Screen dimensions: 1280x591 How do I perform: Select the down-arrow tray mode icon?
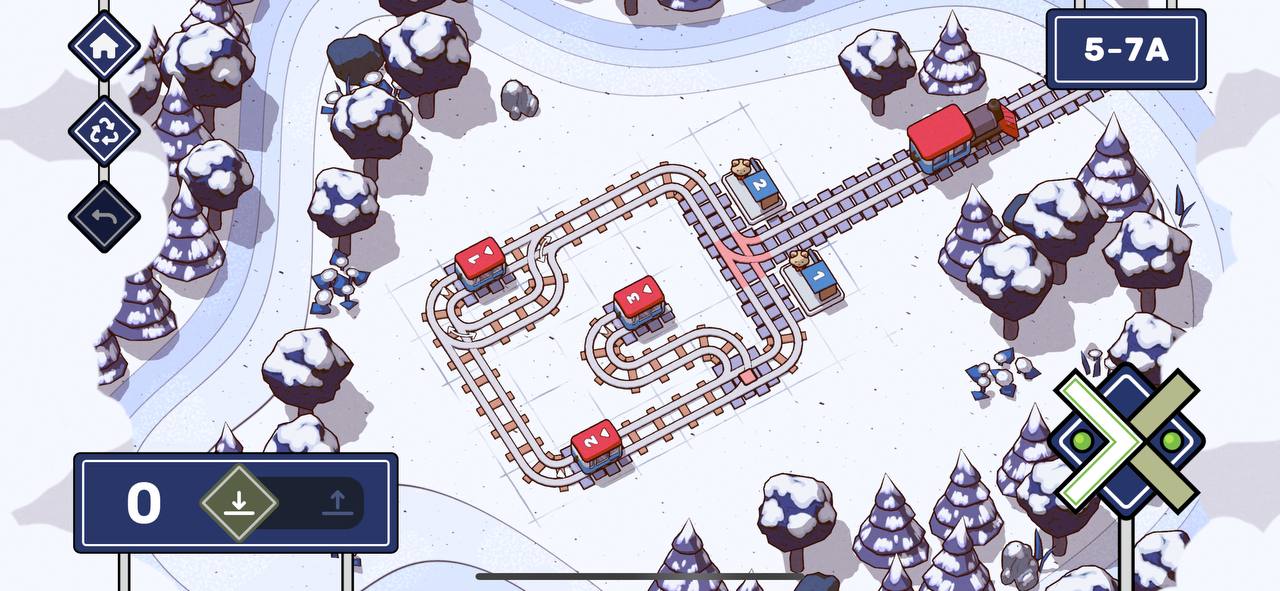(x=238, y=502)
